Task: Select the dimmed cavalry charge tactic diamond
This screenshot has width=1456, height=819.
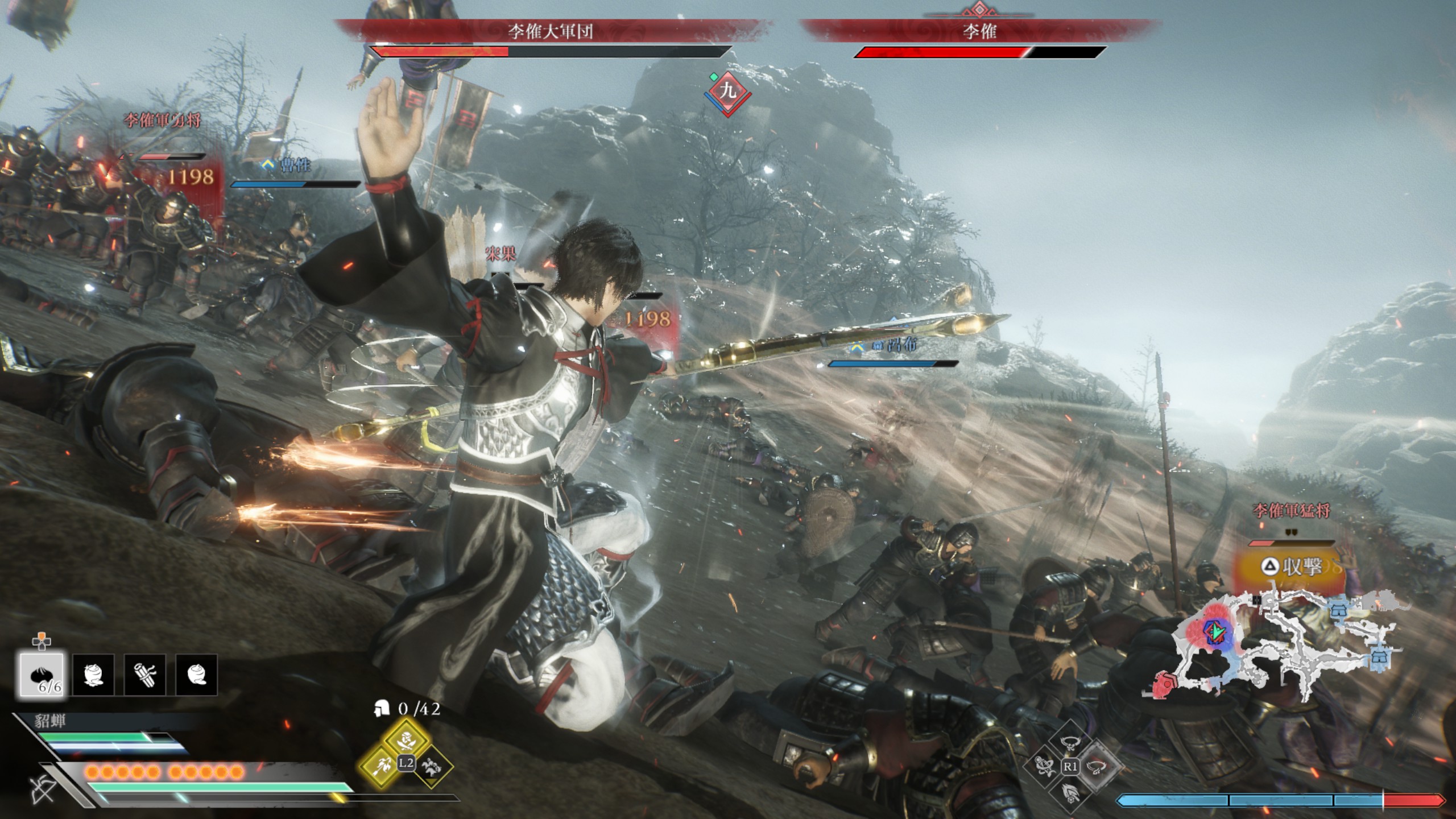Action: [431, 765]
